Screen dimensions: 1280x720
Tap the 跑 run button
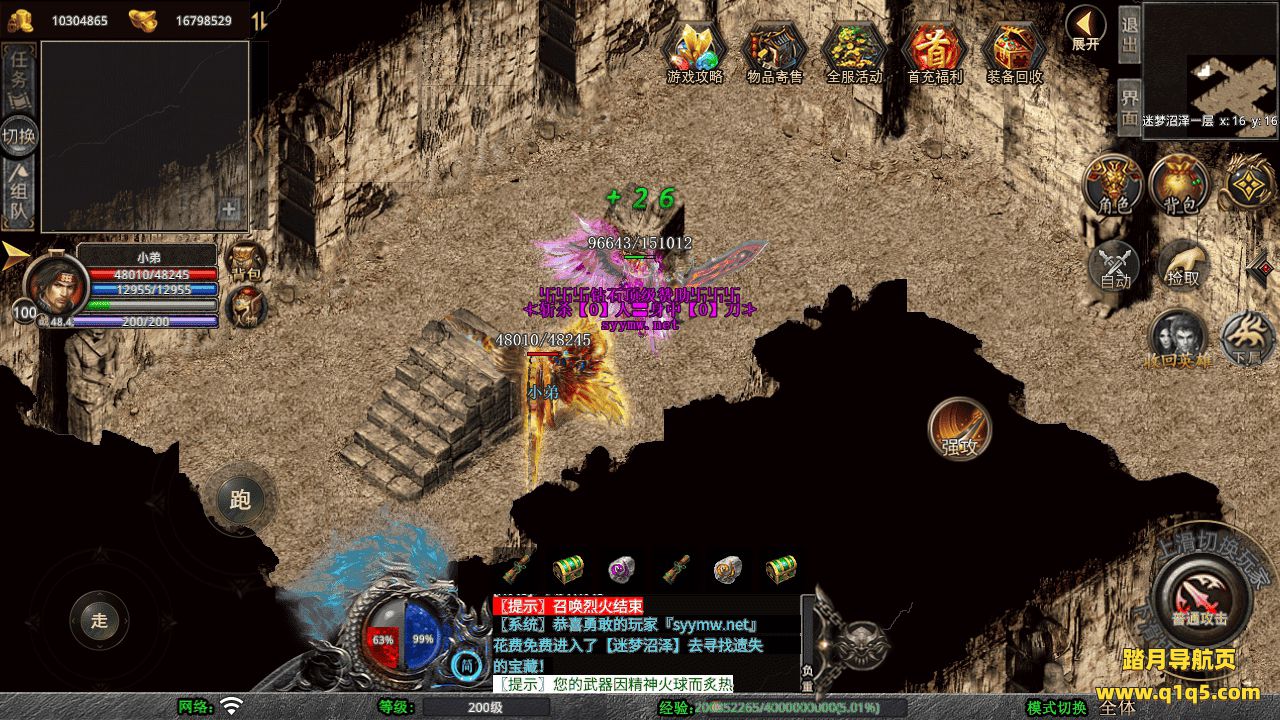[240, 499]
